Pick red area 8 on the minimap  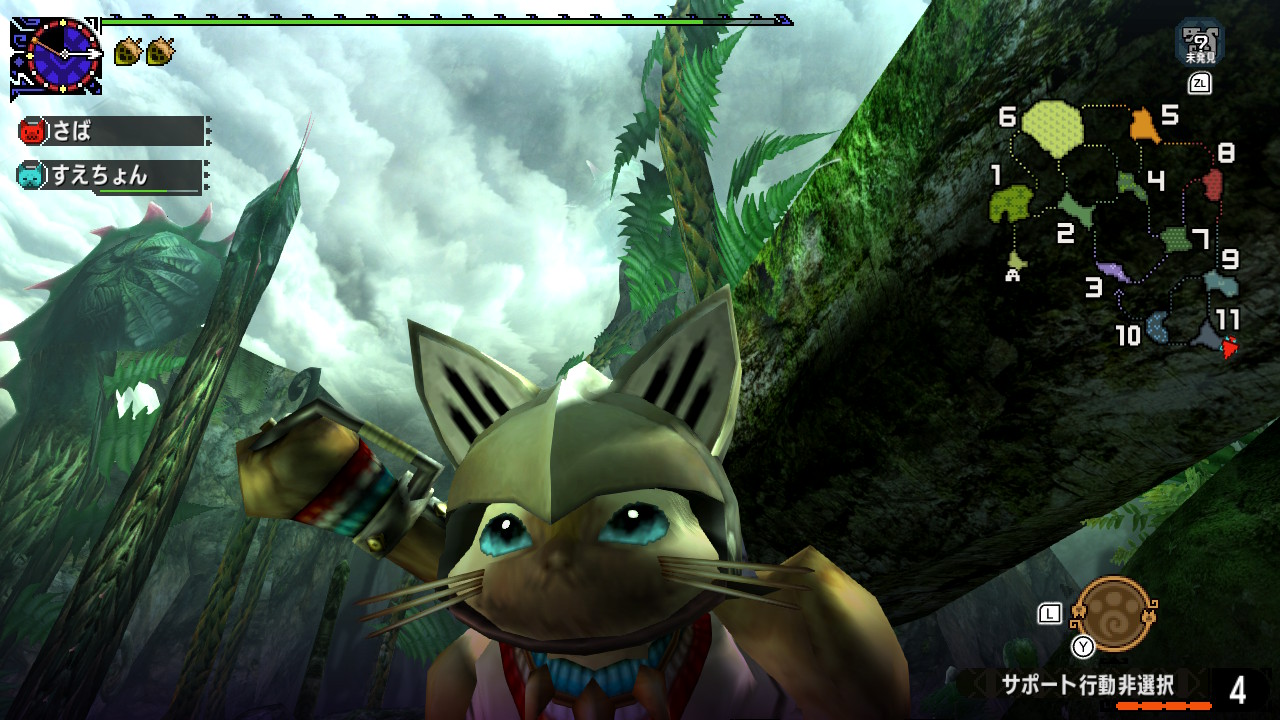coord(1213,184)
